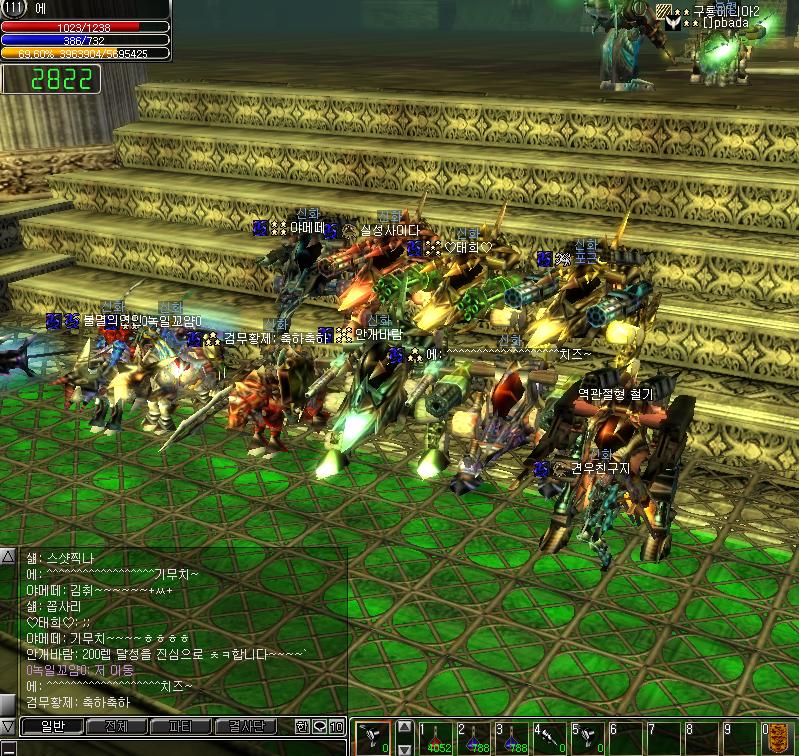The image size is (799, 756).
Task: Click the chat scroll-down triangle arrow
Action: 8,725
